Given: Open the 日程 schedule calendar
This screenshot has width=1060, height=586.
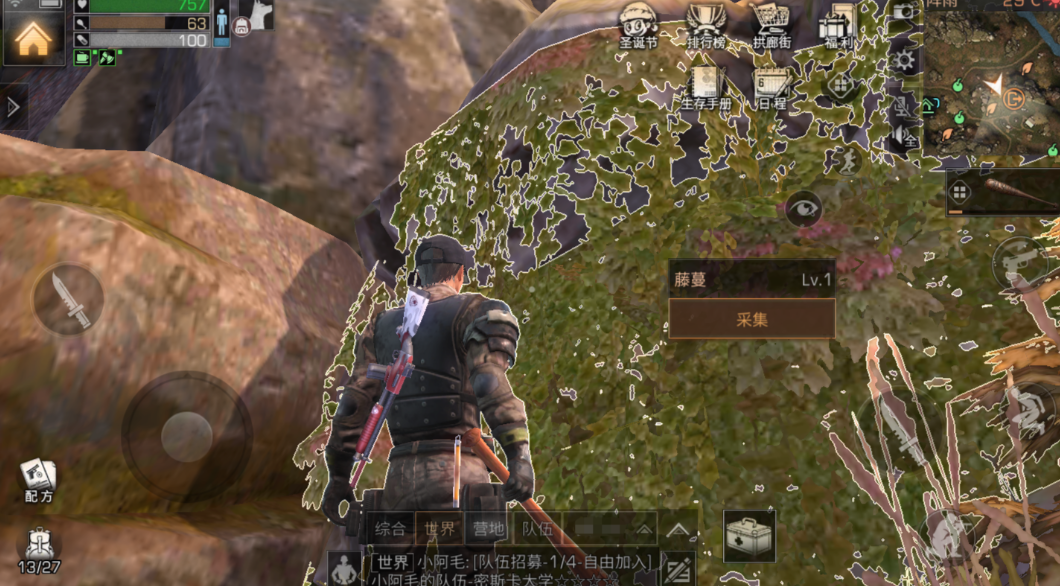Looking at the screenshot, I should pos(771,86).
